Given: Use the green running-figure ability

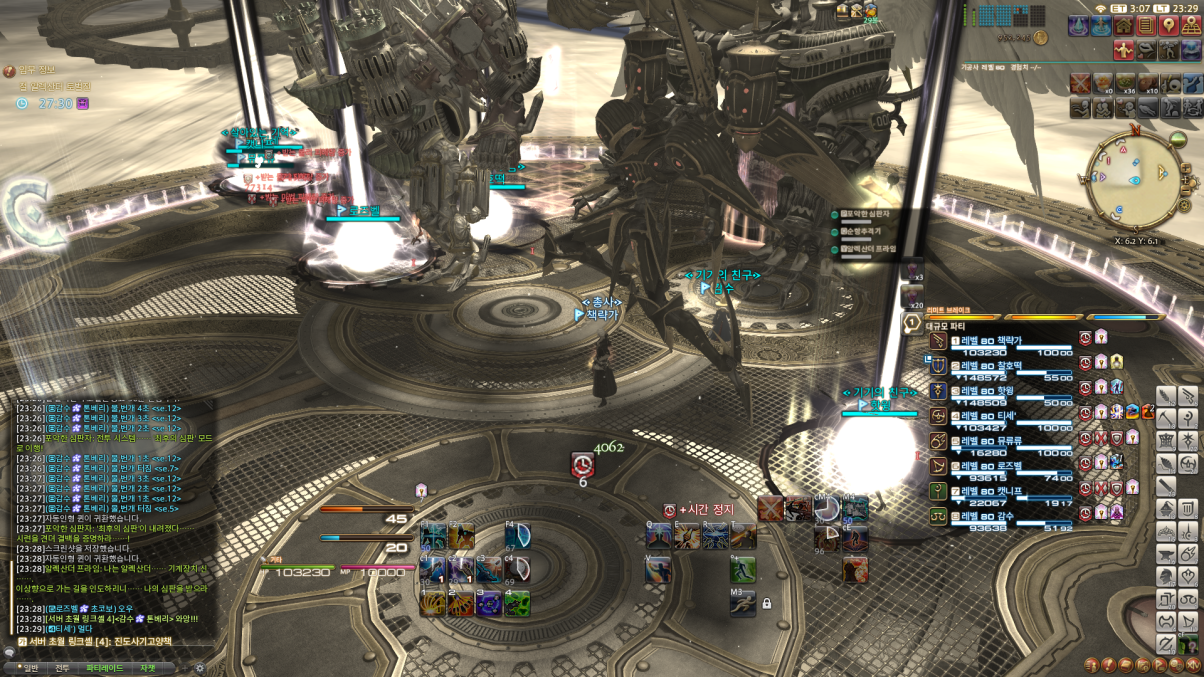Looking at the screenshot, I should click(742, 570).
